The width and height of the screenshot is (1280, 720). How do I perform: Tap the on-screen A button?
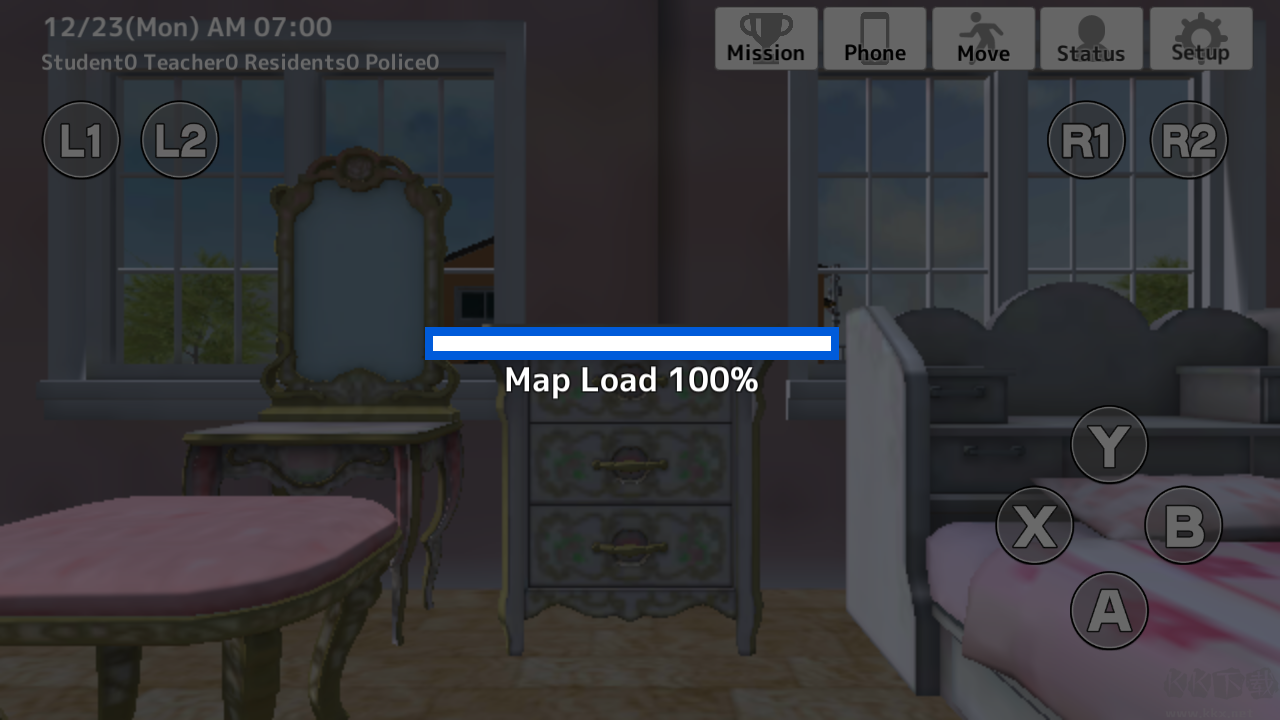click(x=1109, y=610)
